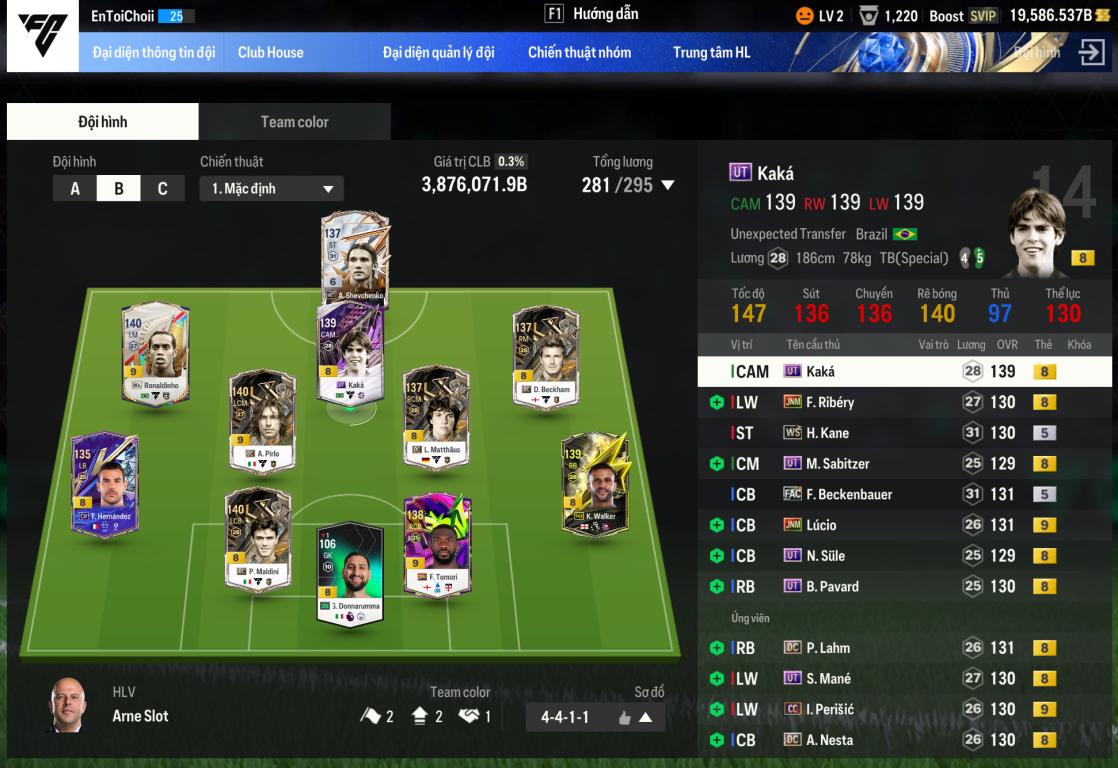Select squad slot C
Viewport: 1118px width, 768px height.
(162, 188)
